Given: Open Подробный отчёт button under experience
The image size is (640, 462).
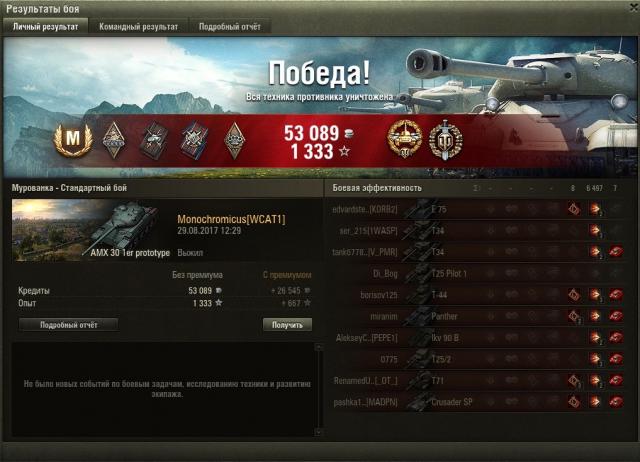Looking at the screenshot, I should click(x=68, y=325).
